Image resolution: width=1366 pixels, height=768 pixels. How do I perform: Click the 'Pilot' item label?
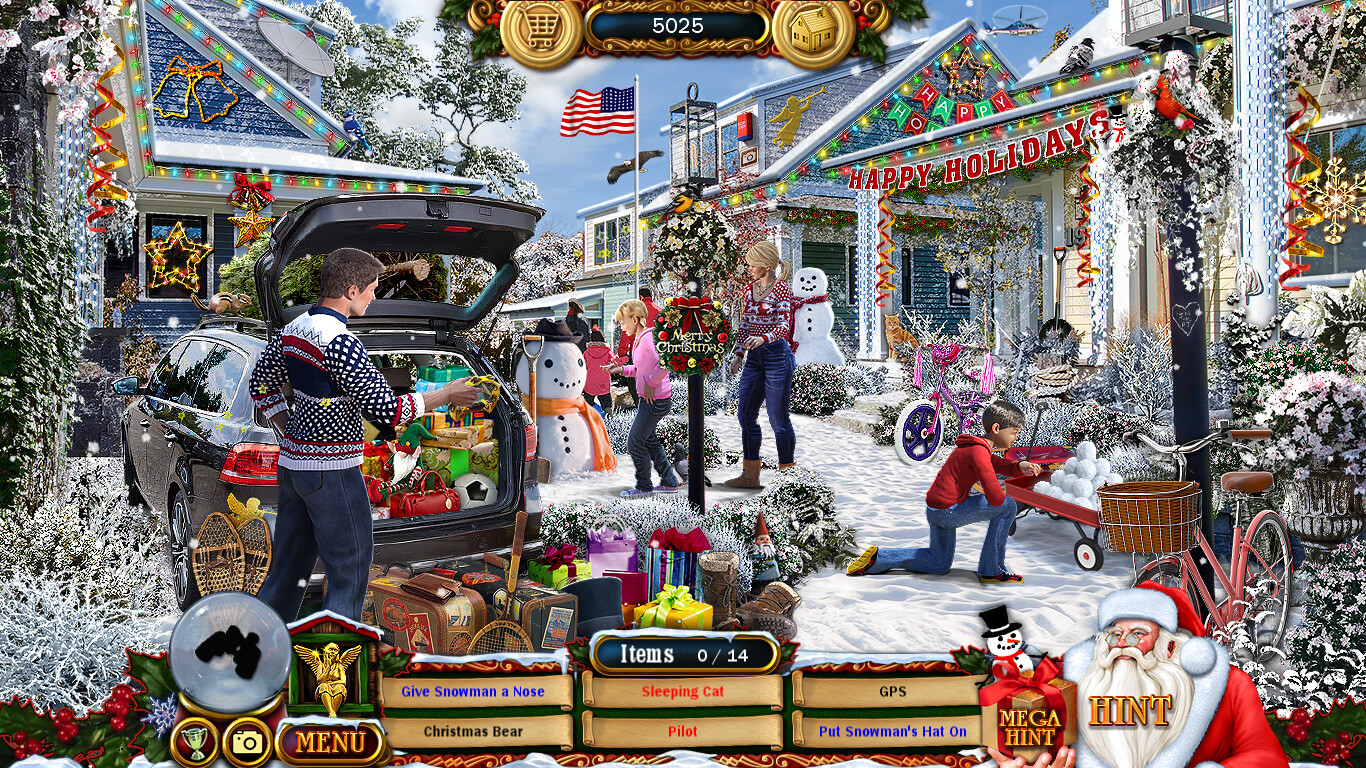[x=685, y=731]
